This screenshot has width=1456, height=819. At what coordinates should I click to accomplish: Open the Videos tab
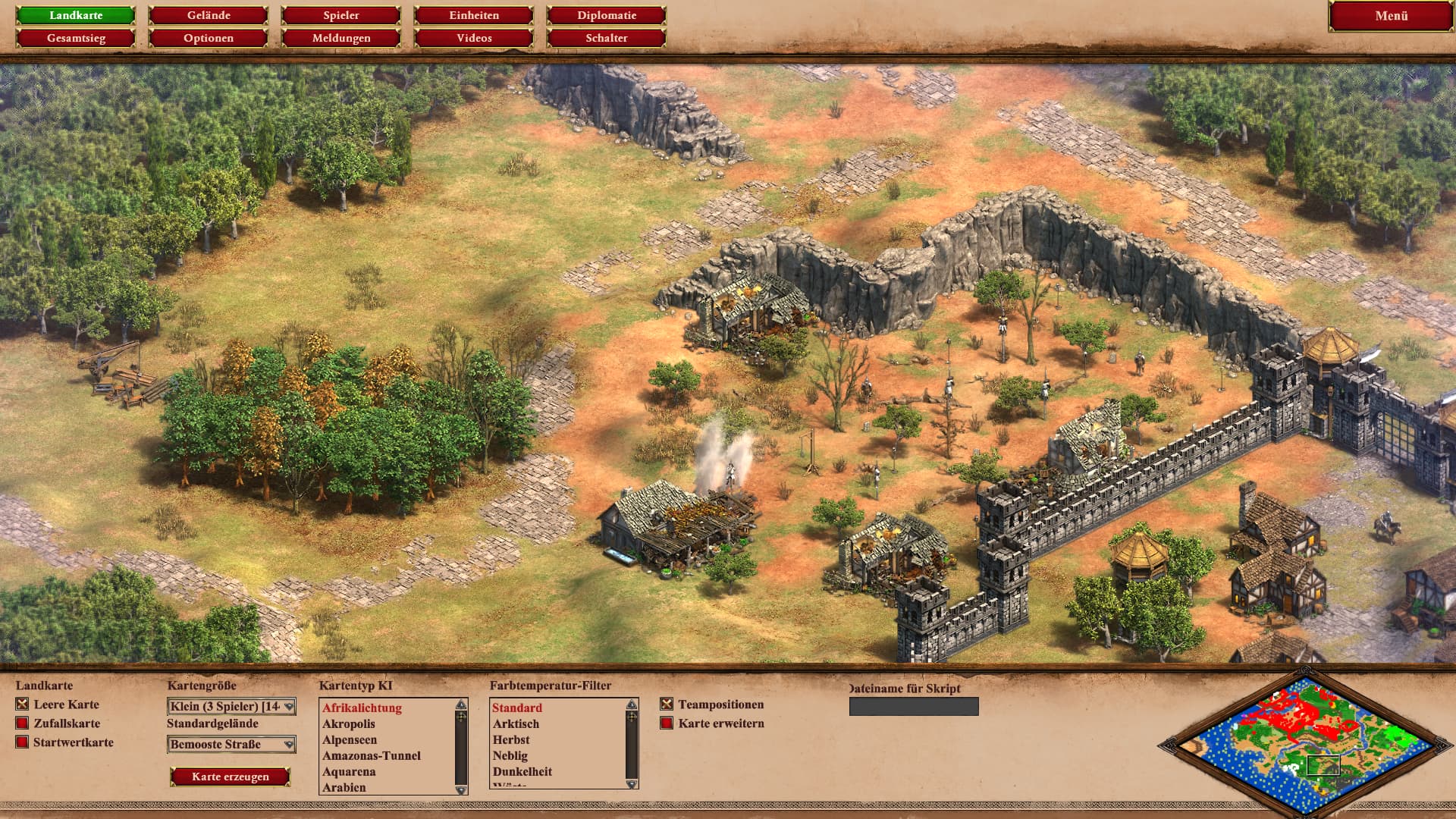474,38
